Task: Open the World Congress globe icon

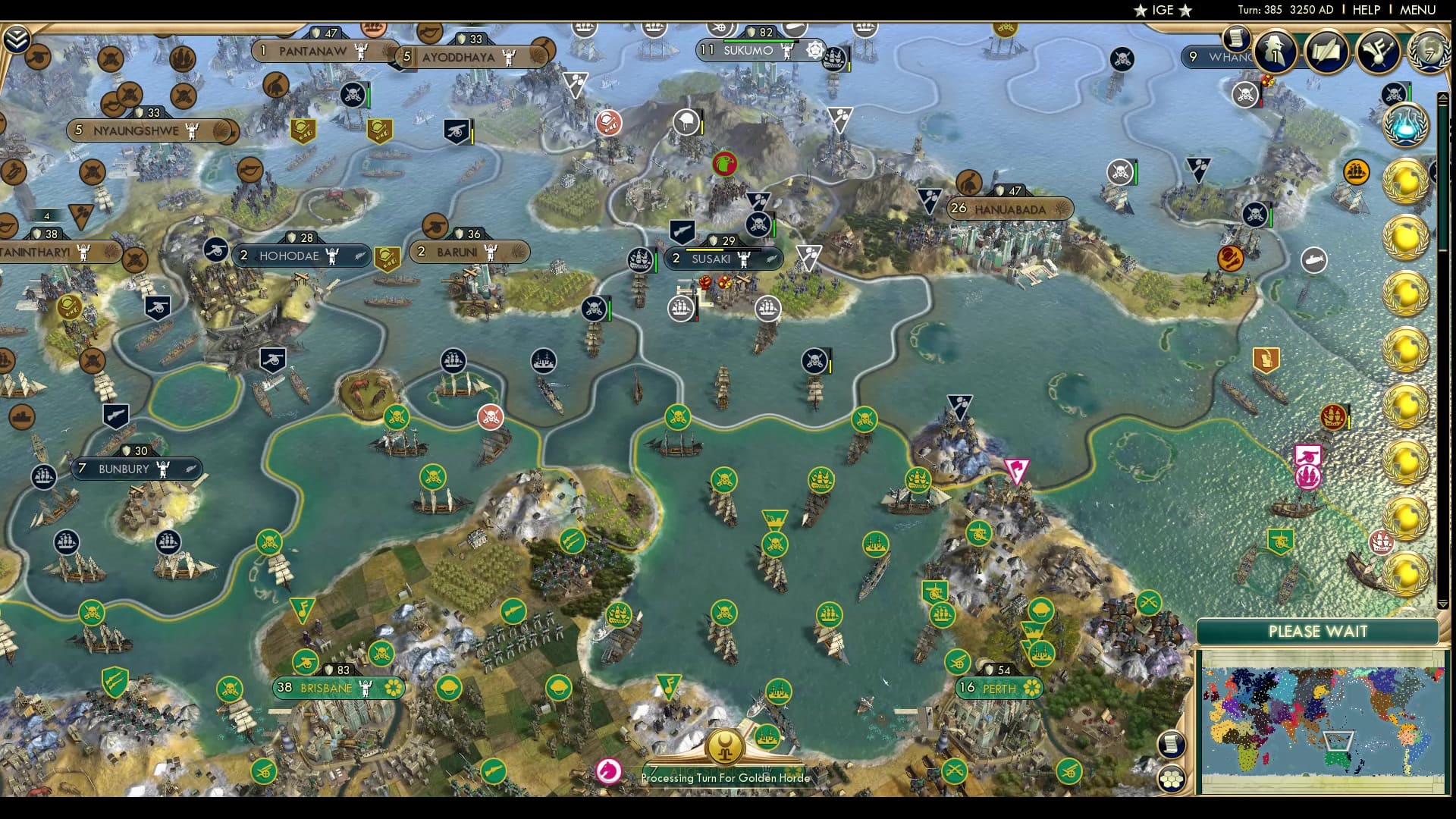Action: 1429,51
